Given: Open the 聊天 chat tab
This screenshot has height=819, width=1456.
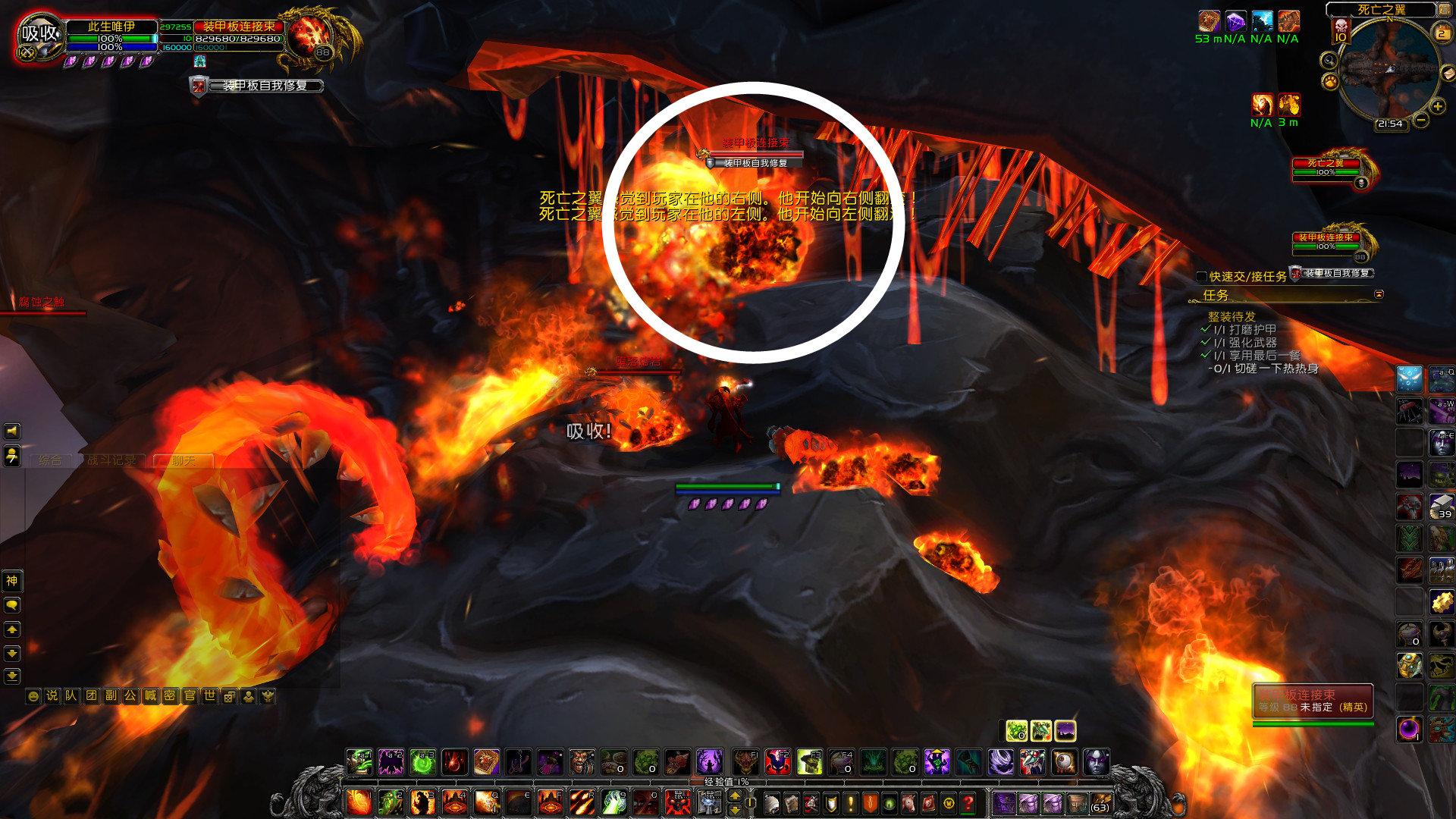Looking at the screenshot, I should coord(183,460).
